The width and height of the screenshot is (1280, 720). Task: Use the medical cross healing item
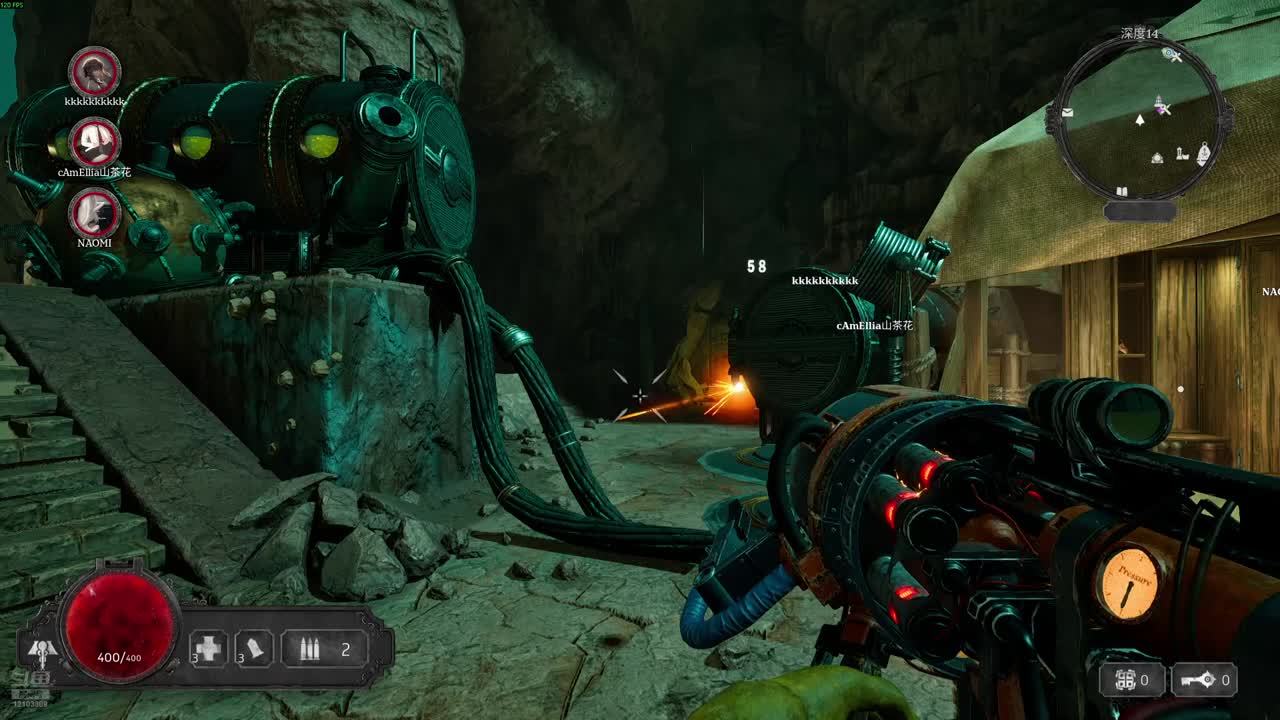(209, 649)
